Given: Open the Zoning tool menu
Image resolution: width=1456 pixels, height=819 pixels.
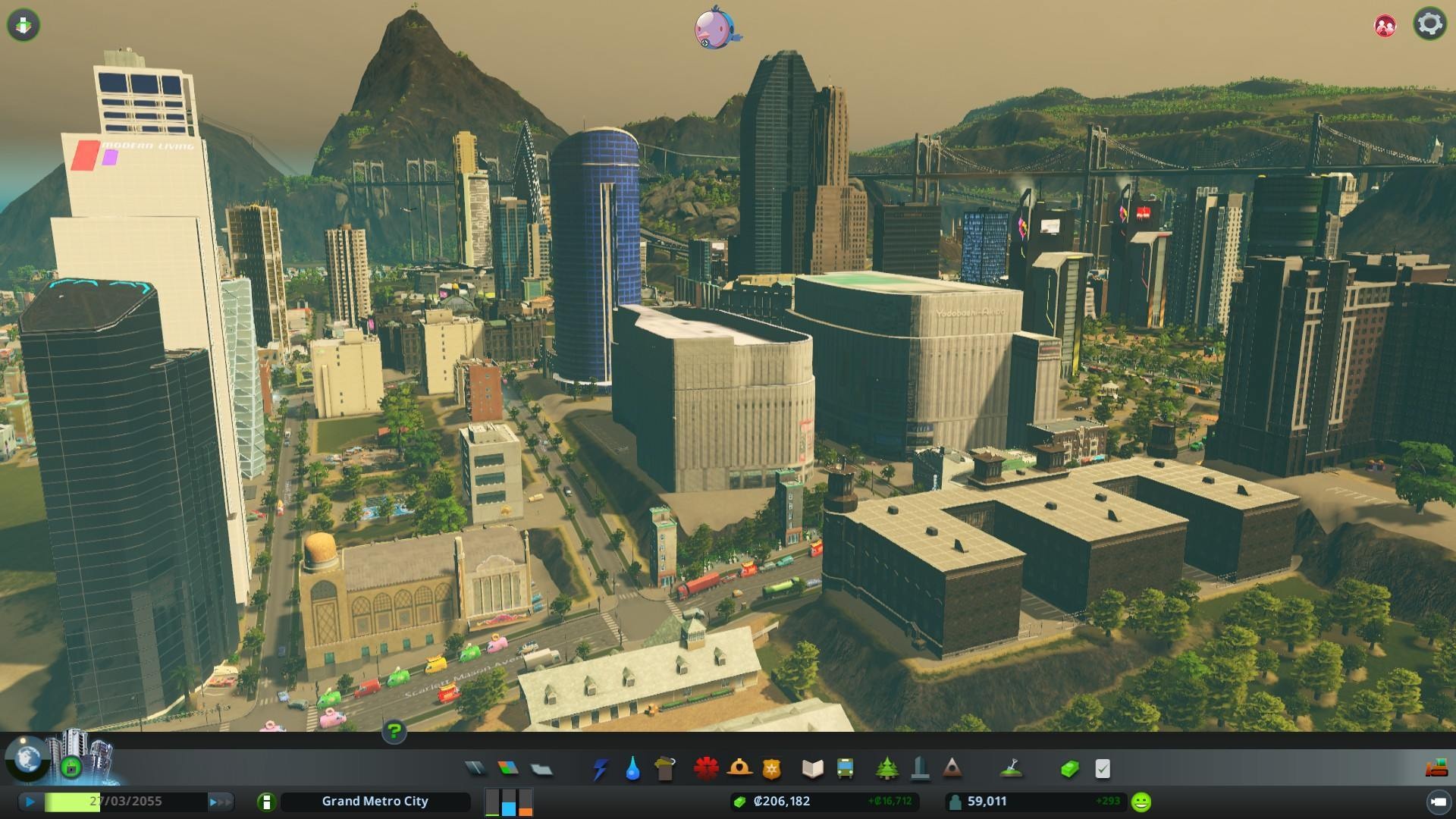Looking at the screenshot, I should tap(508, 769).
